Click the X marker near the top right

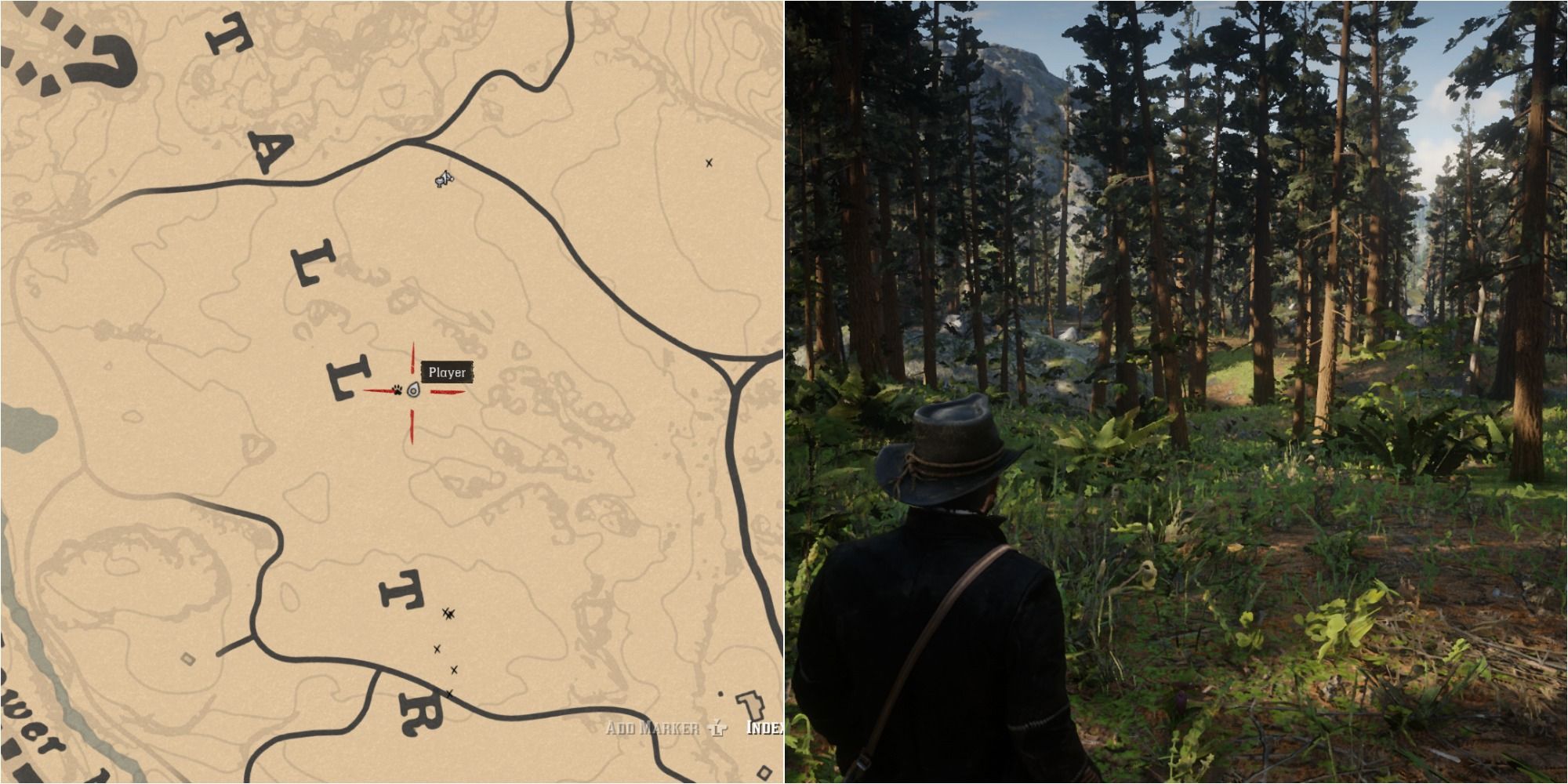[708, 162]
